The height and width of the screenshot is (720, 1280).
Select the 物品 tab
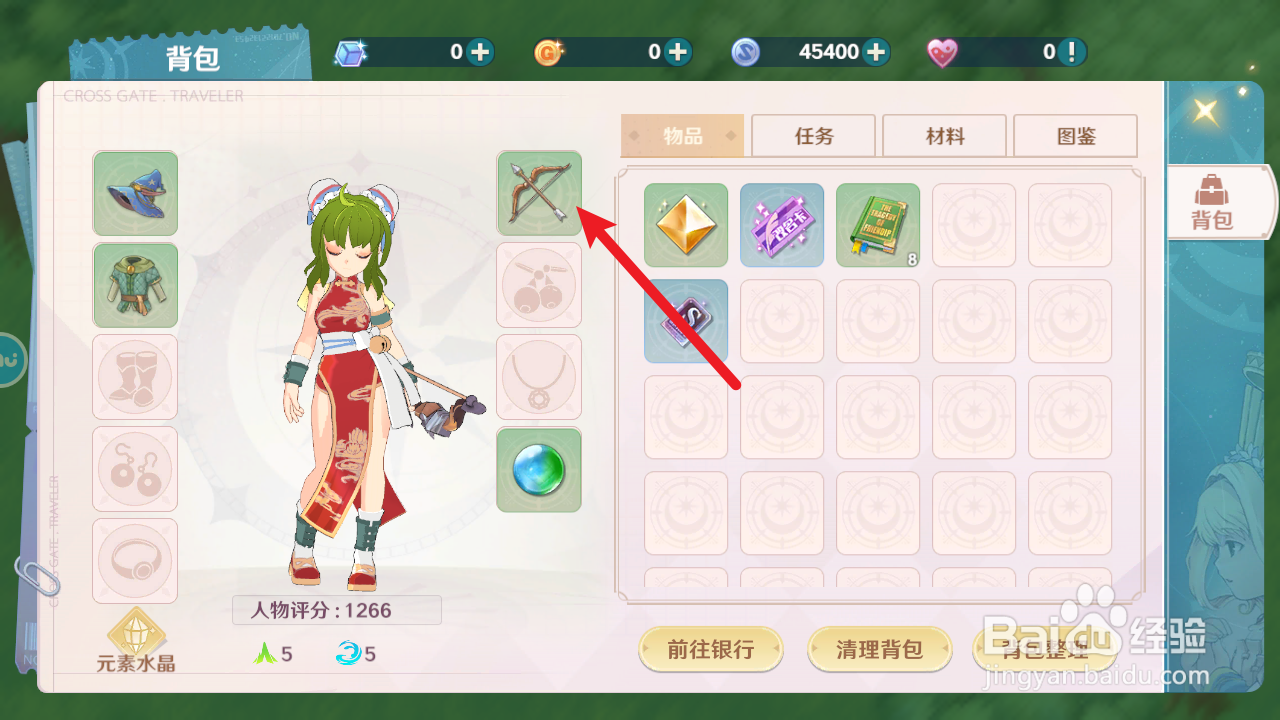[x=682, y=135]
